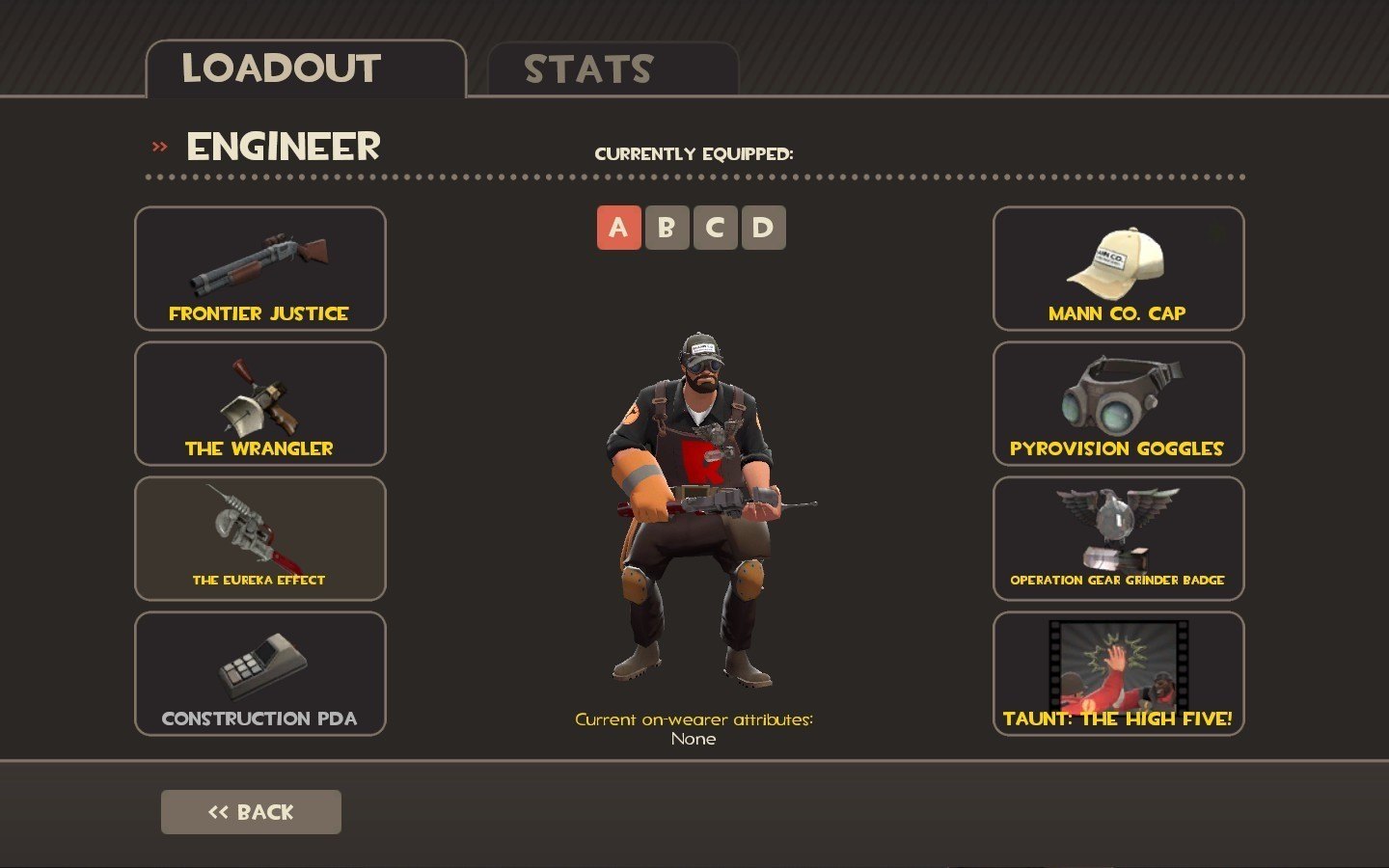Viewport: 1389px width, 868px height.
Task: Select the Operation Gear Grinder Badge slot
Action: [1118, 538]
